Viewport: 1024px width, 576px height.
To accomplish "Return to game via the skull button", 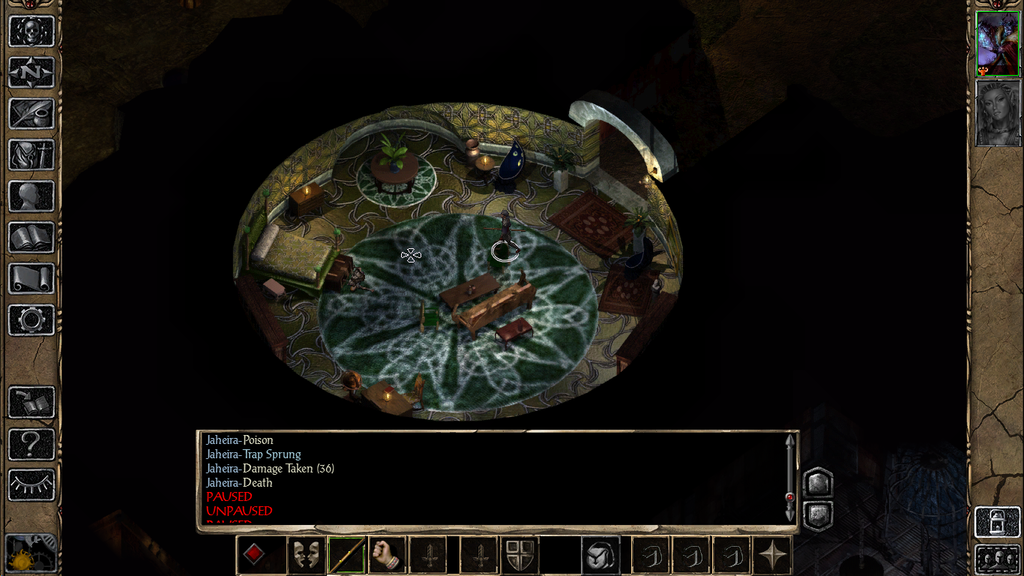I will [x=31, y=30].
